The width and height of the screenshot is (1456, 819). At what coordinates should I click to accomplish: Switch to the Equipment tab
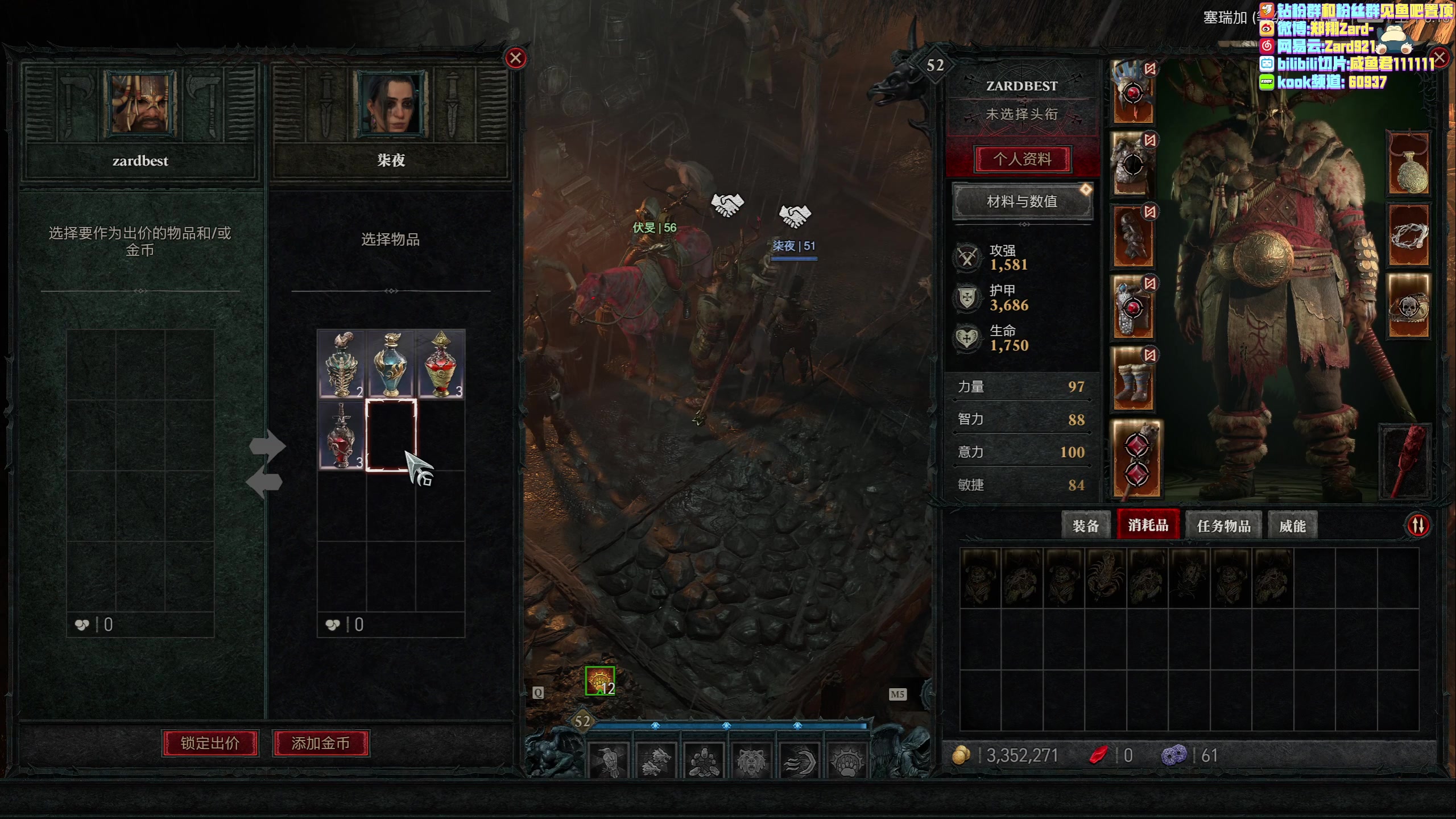1085,526
